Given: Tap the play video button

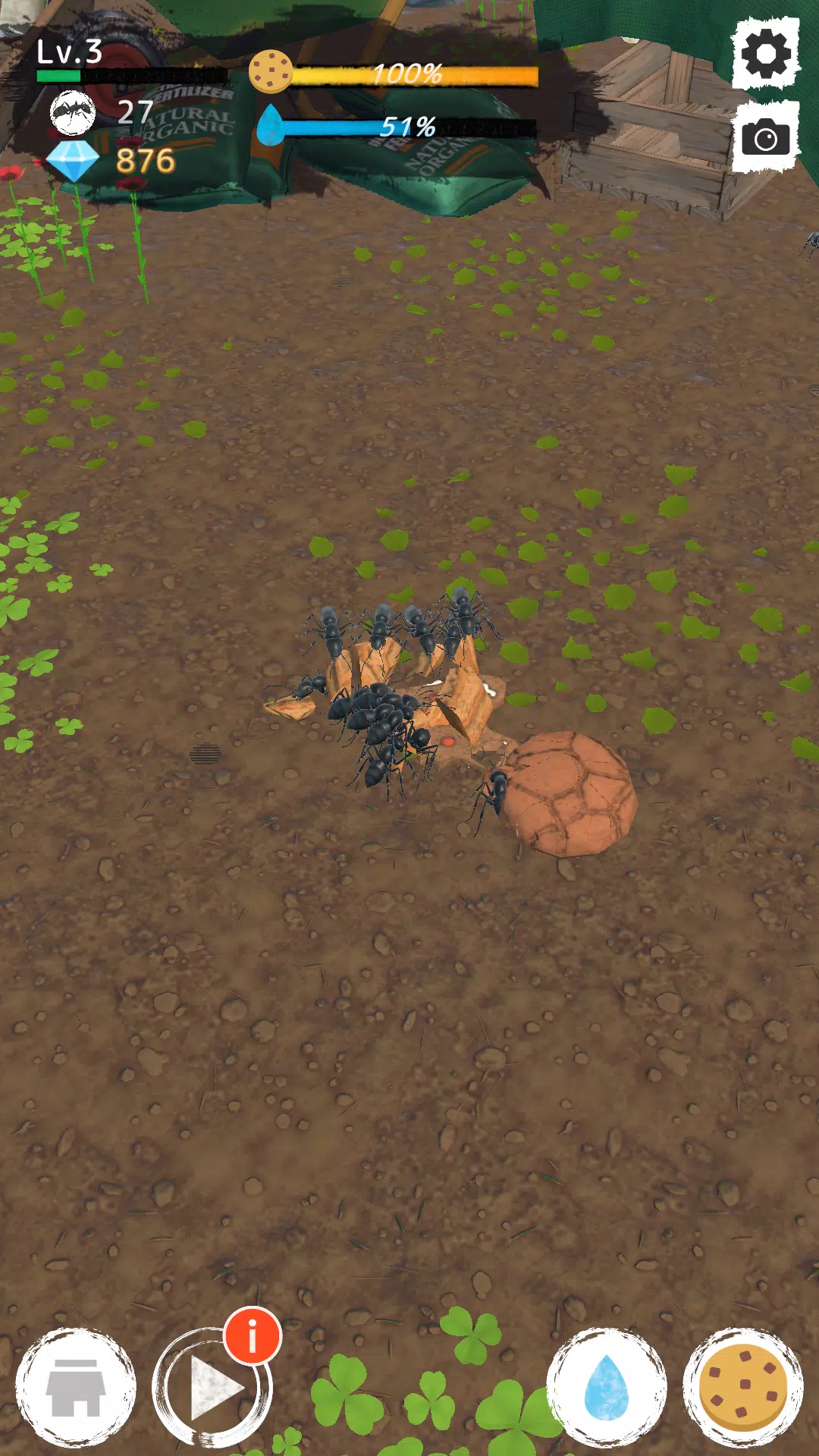Looking at the screenshot, I should pyautogui.click(x=211, y=1389).
